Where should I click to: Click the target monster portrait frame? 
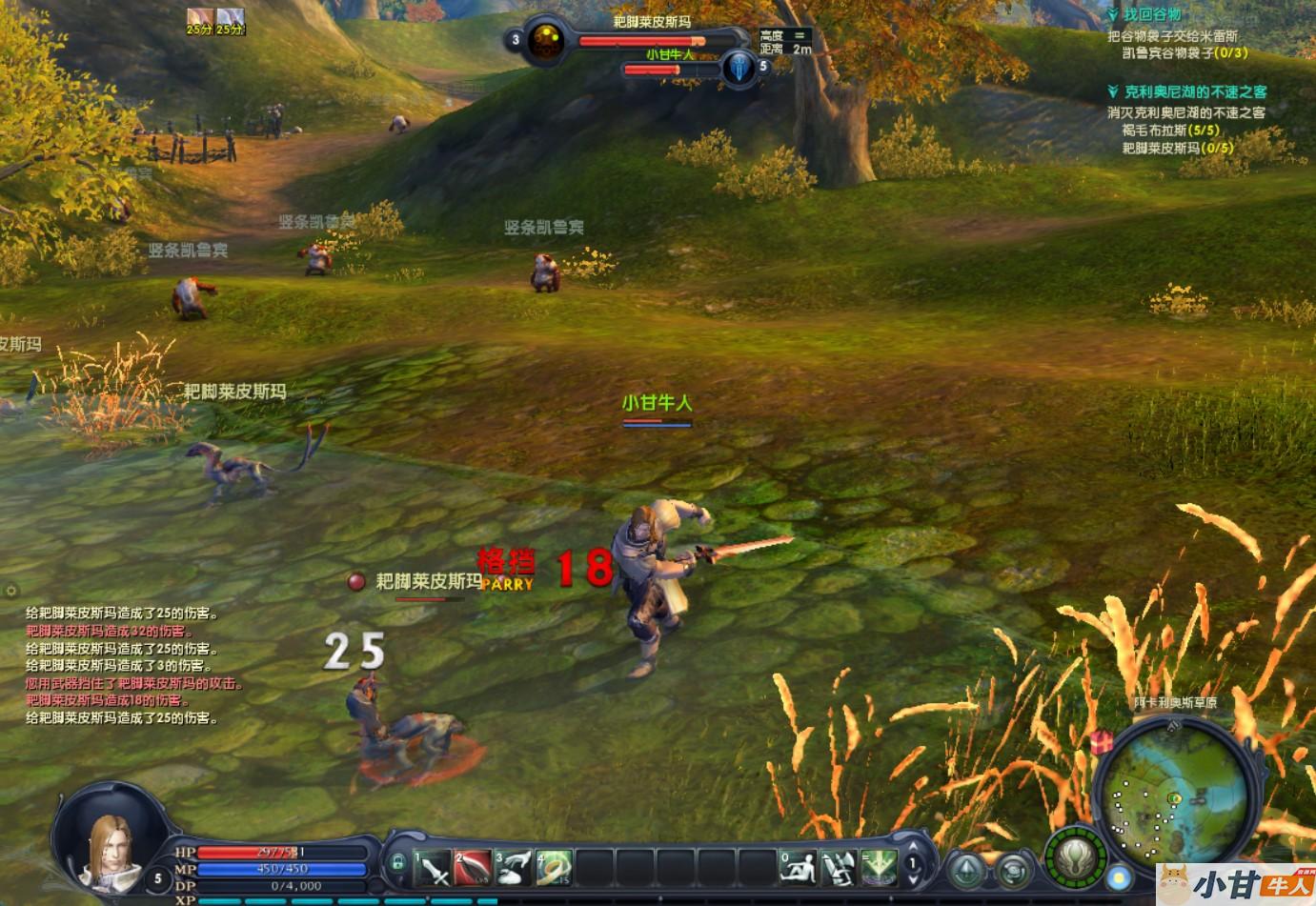tap(546, 40)
